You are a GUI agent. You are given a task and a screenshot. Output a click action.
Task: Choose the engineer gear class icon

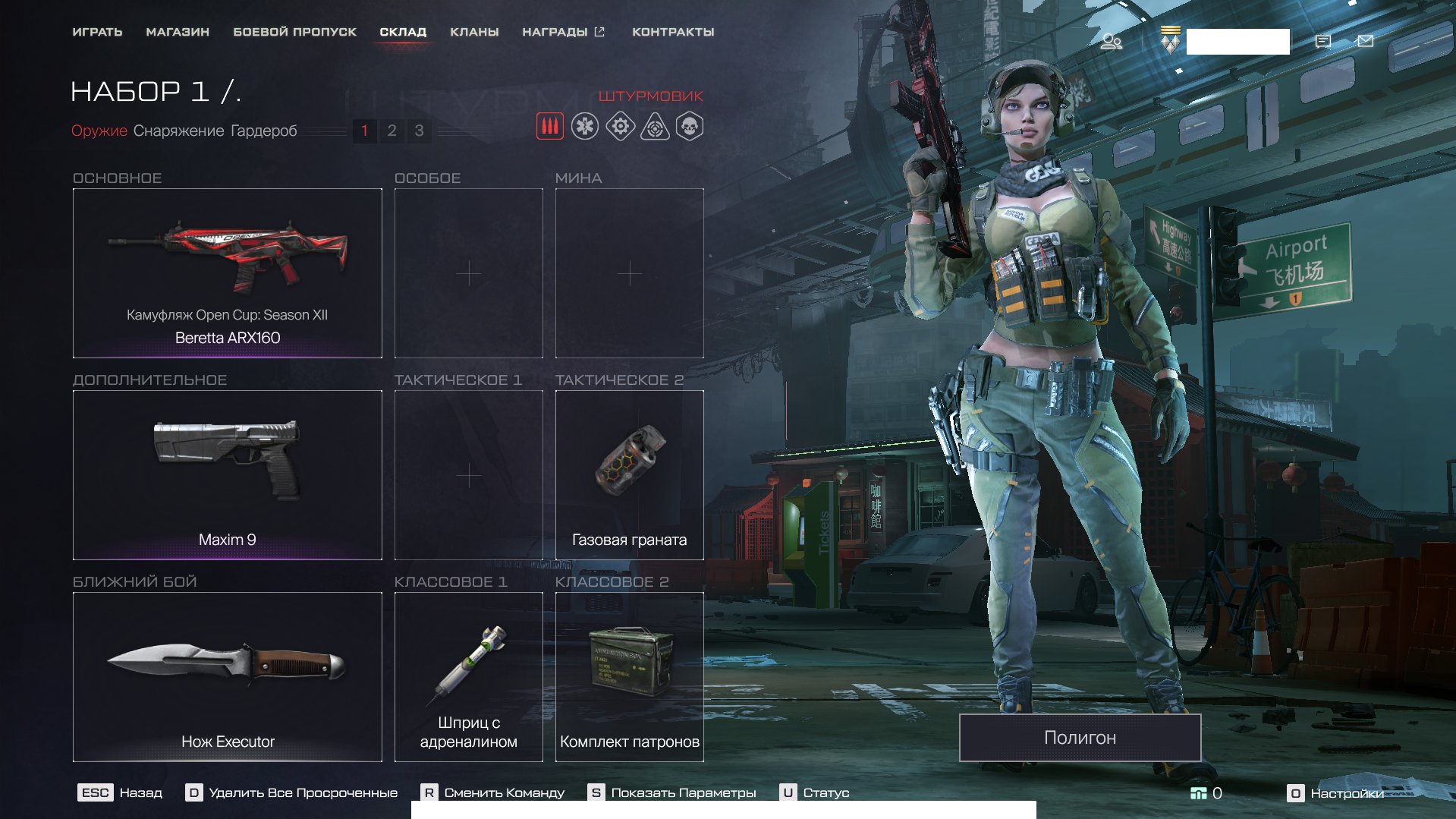point(620,127)
